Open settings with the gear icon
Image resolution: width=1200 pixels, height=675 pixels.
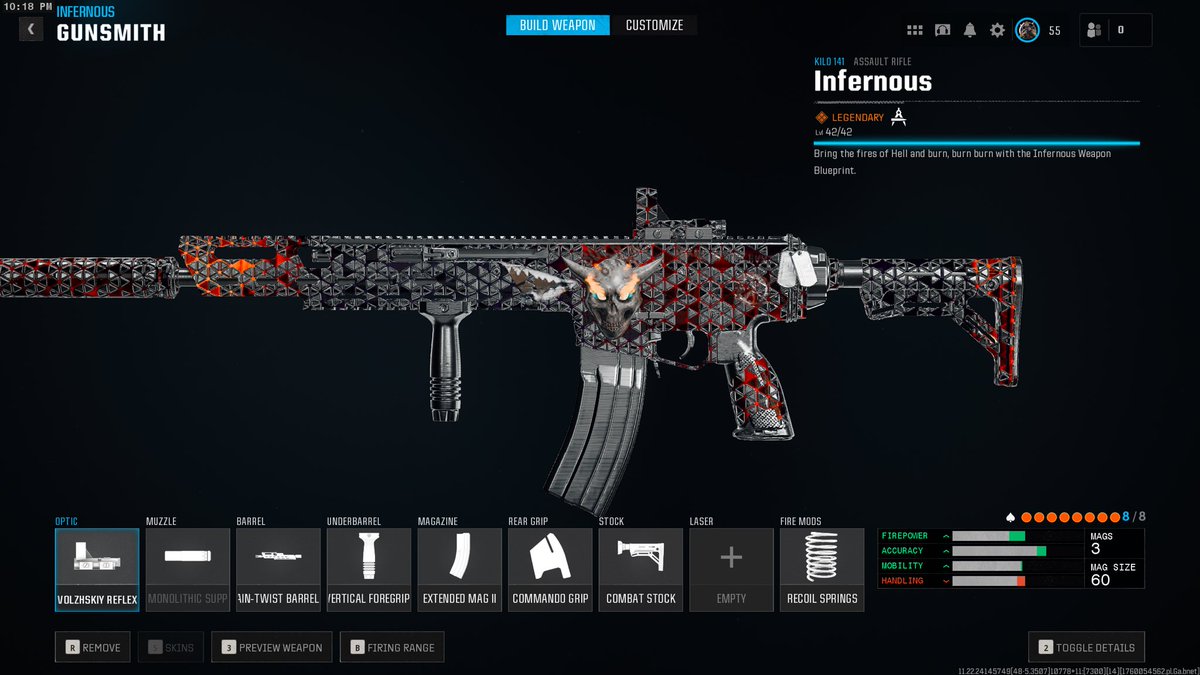[997, 30]
